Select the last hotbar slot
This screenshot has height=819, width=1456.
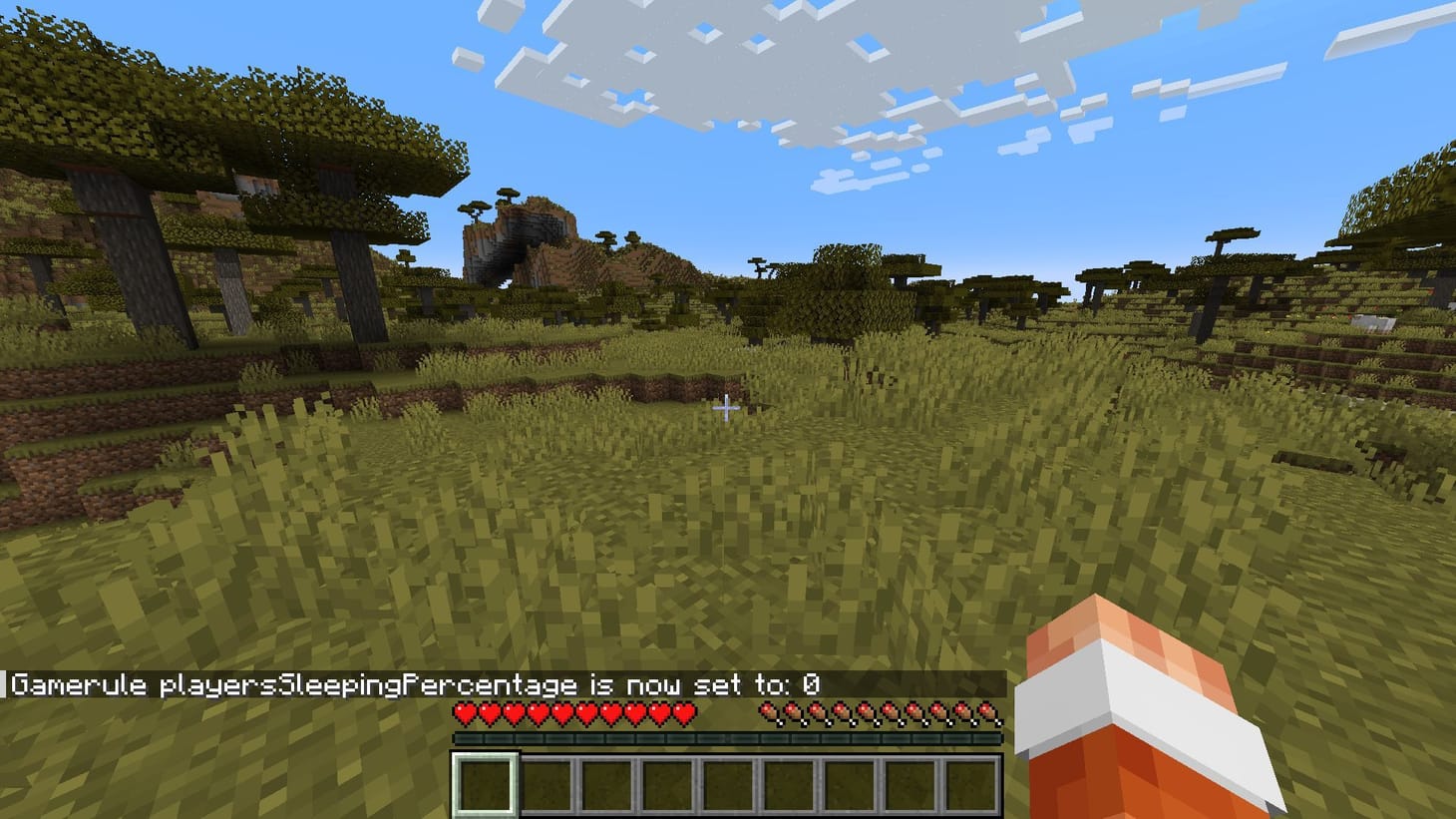click(971, 783)
